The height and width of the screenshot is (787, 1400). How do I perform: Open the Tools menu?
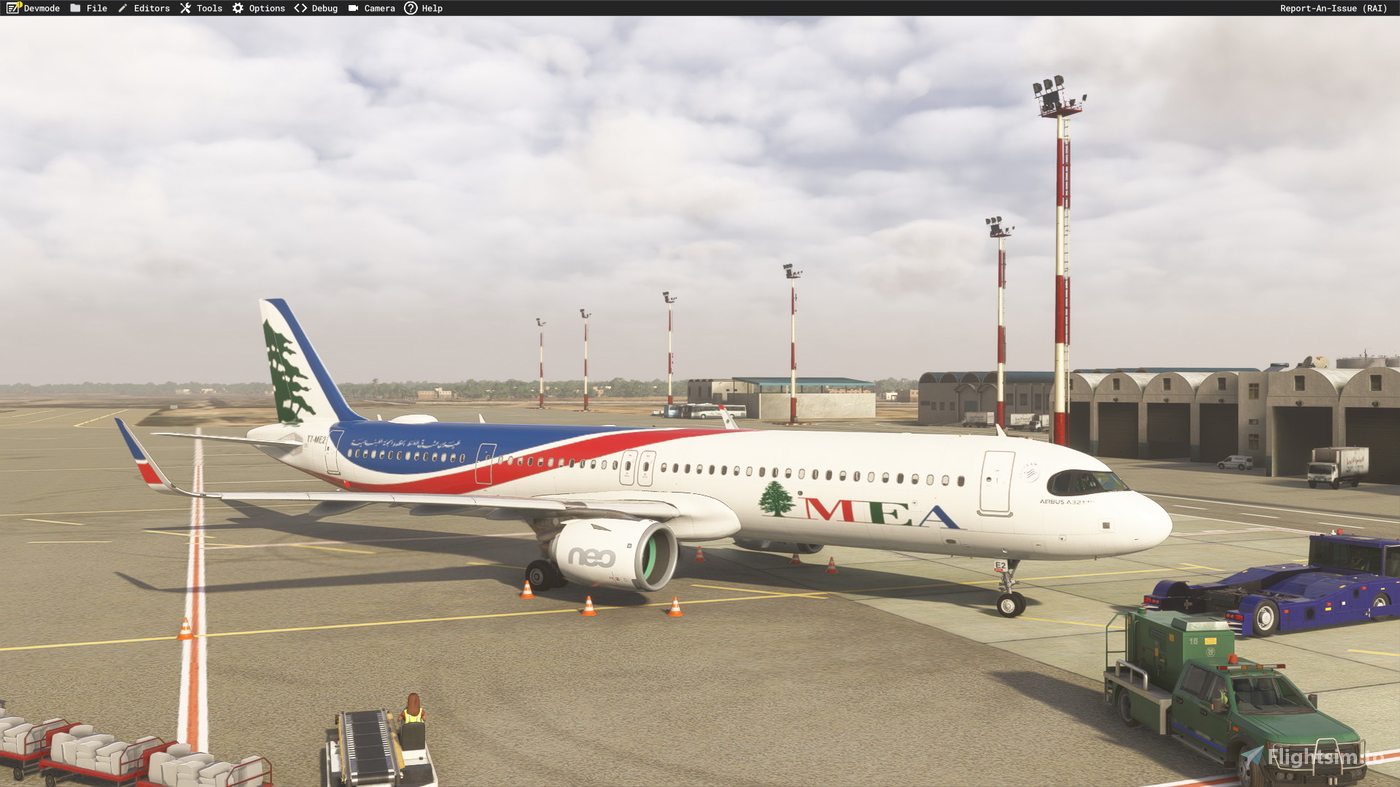[208, 7]
